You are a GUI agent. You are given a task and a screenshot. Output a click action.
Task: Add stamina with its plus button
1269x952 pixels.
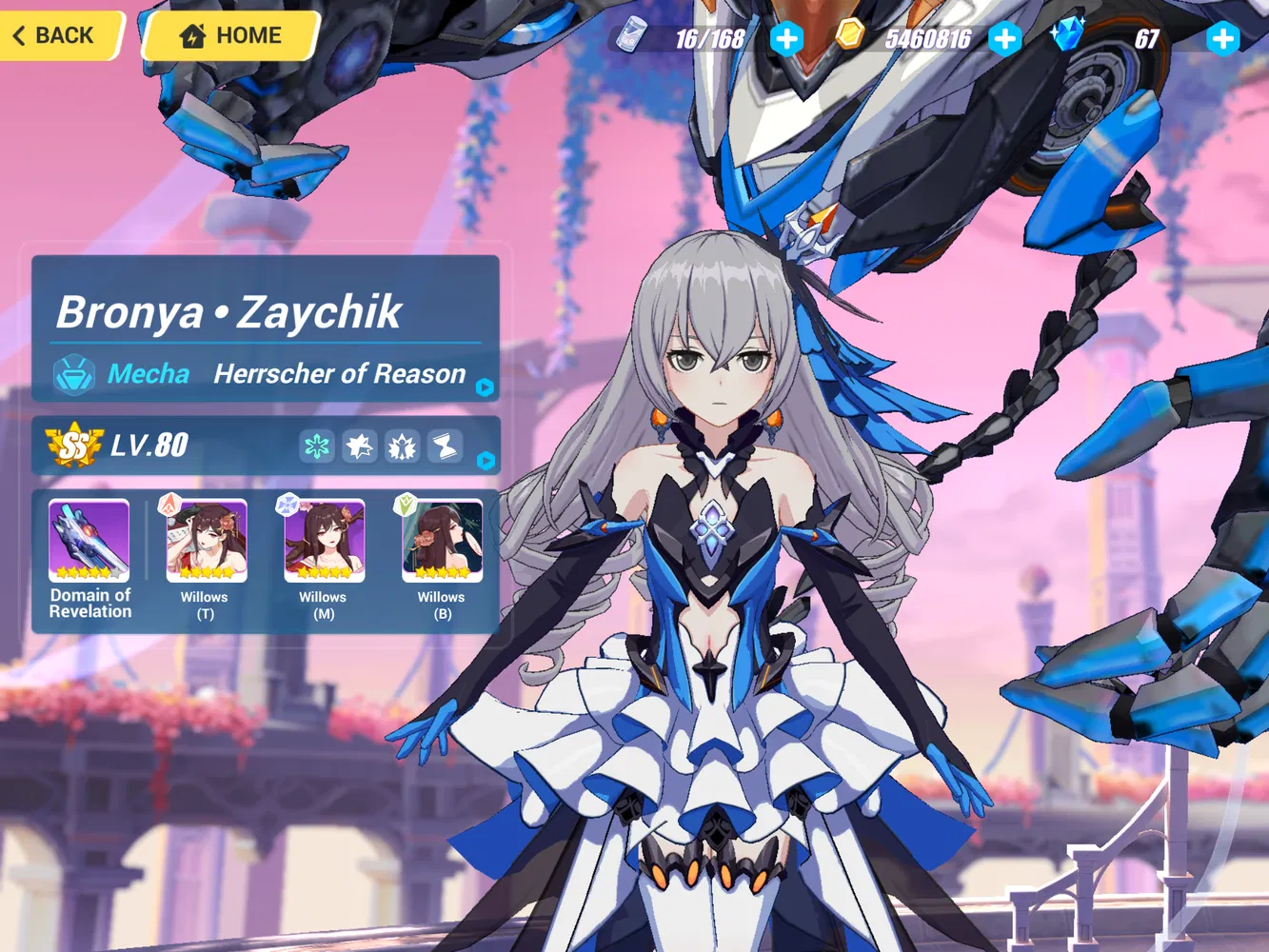point(788,39)
